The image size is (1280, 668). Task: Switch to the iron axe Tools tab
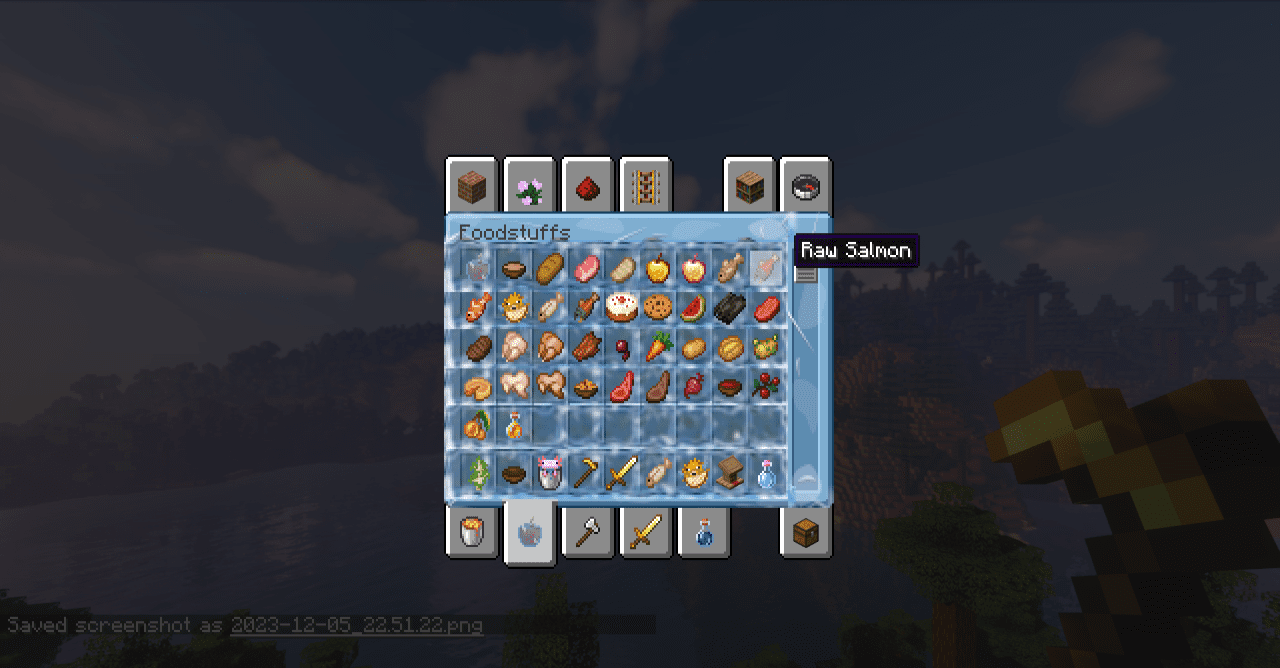point(587,532)
